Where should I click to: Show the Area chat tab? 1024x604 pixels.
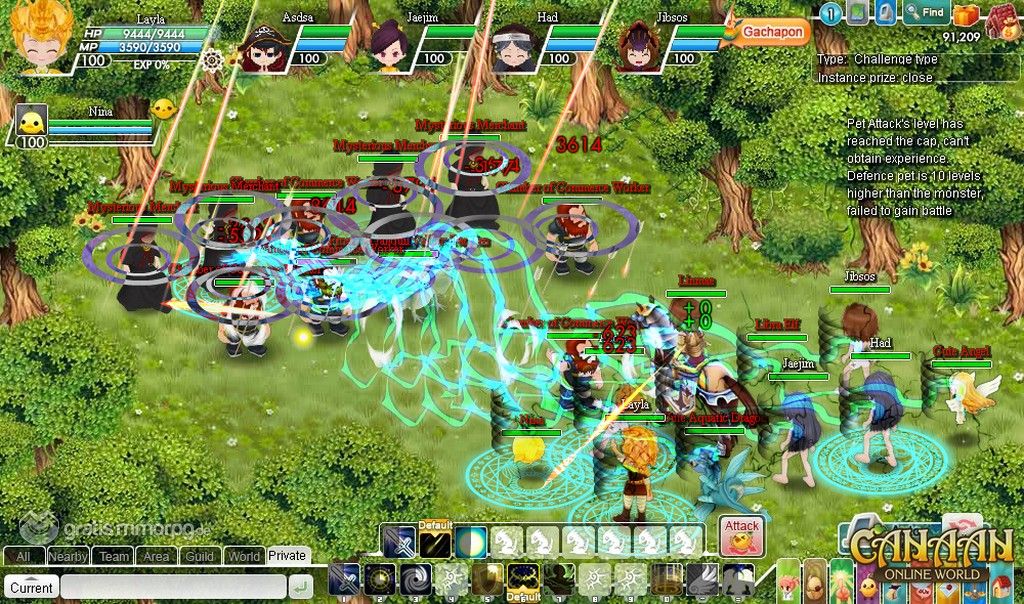pos(156,557)
